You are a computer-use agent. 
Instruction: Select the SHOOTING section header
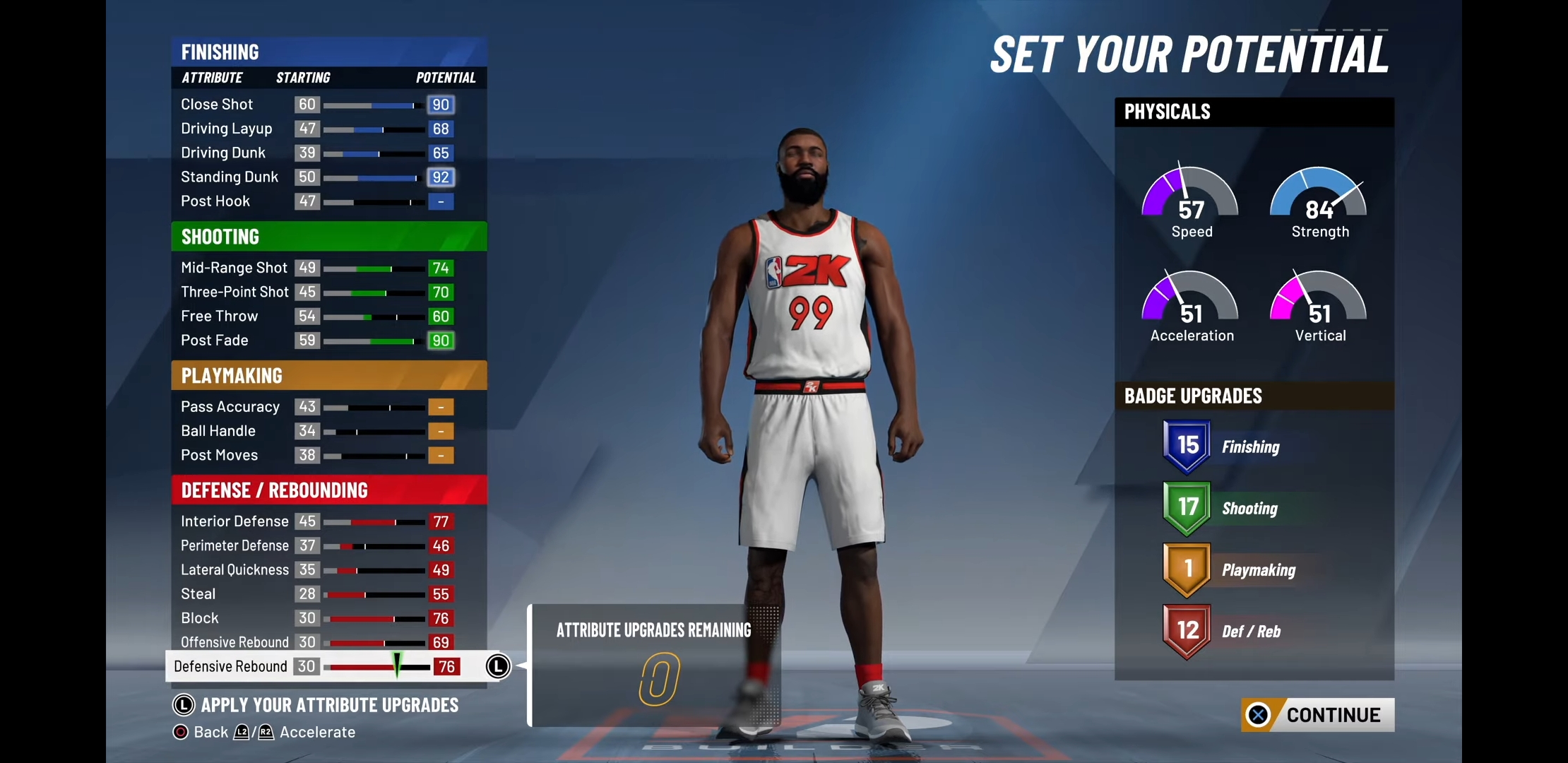[x=220, y=236]
